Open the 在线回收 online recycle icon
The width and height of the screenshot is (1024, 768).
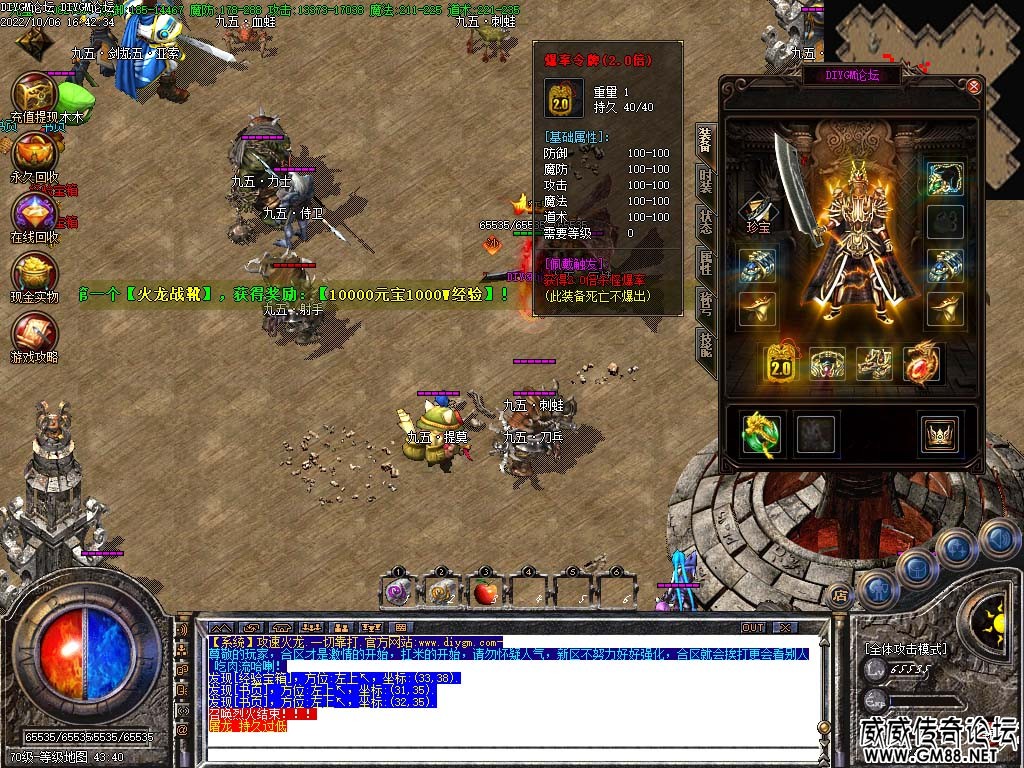[33, 212]
